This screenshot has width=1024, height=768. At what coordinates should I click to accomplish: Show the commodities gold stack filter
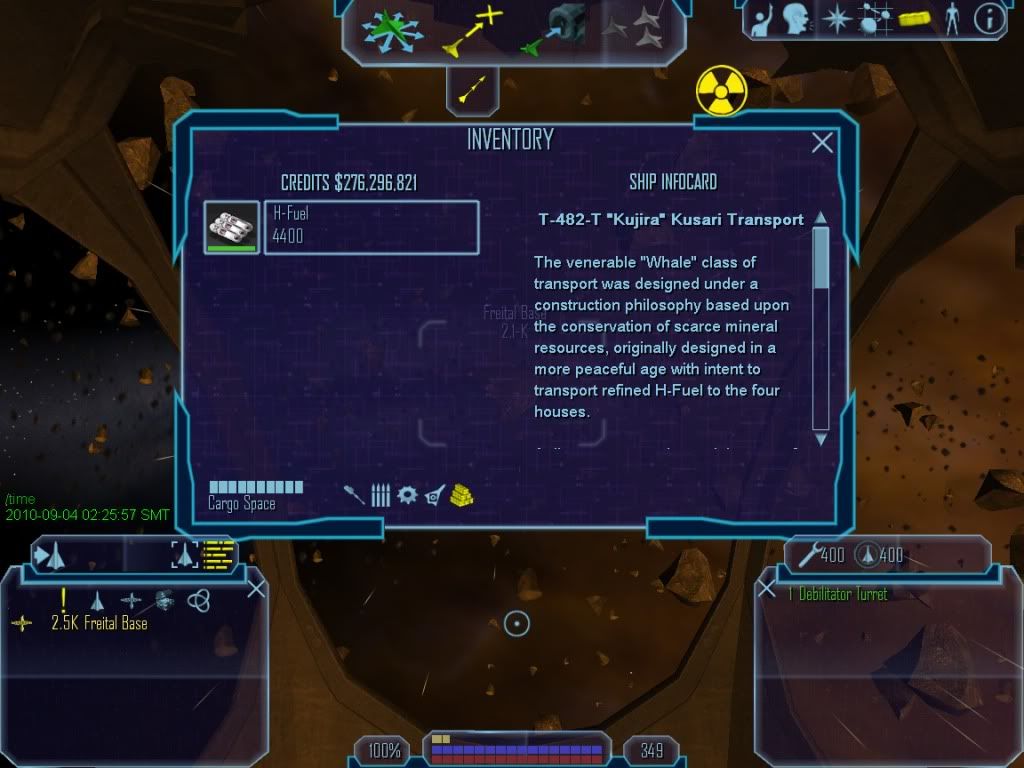coord(461,495)
